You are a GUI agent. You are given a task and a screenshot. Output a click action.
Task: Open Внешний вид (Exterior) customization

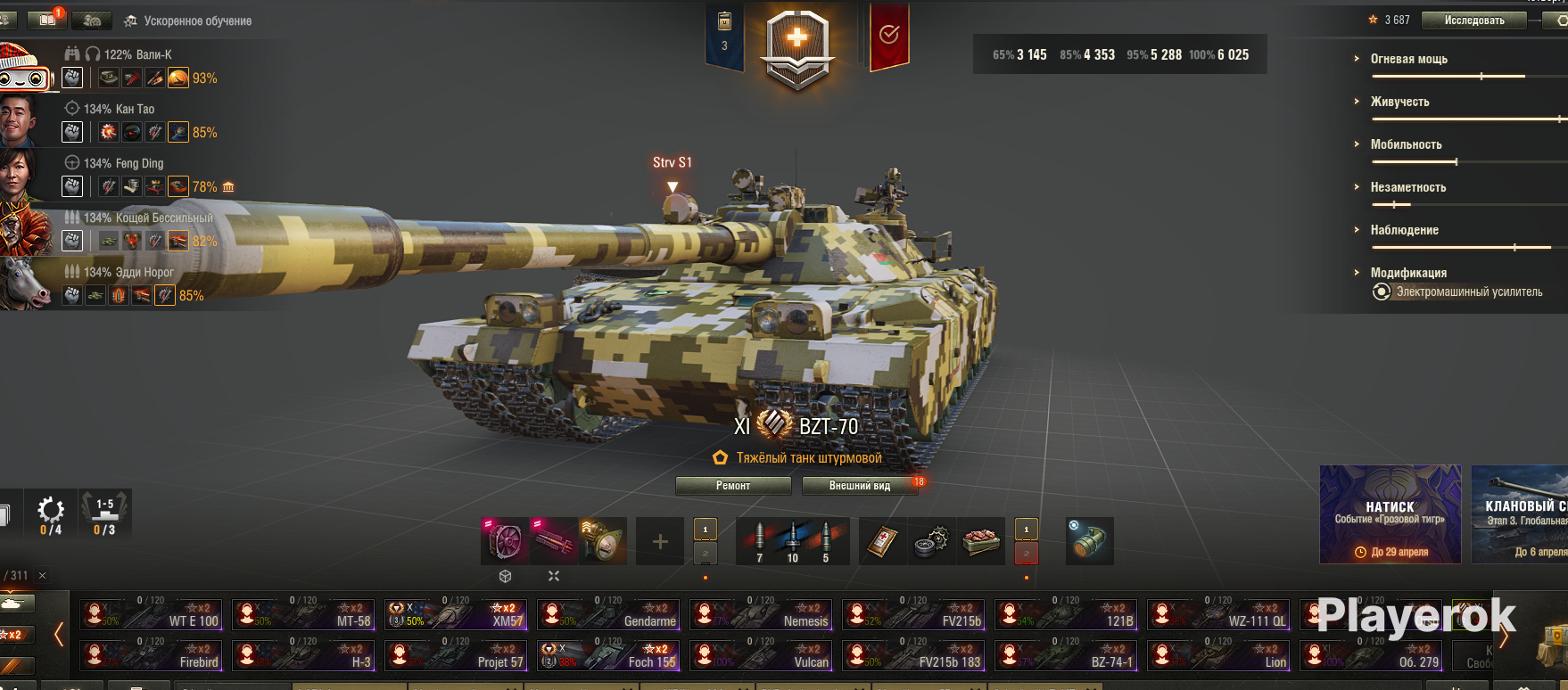pos(860,486)
